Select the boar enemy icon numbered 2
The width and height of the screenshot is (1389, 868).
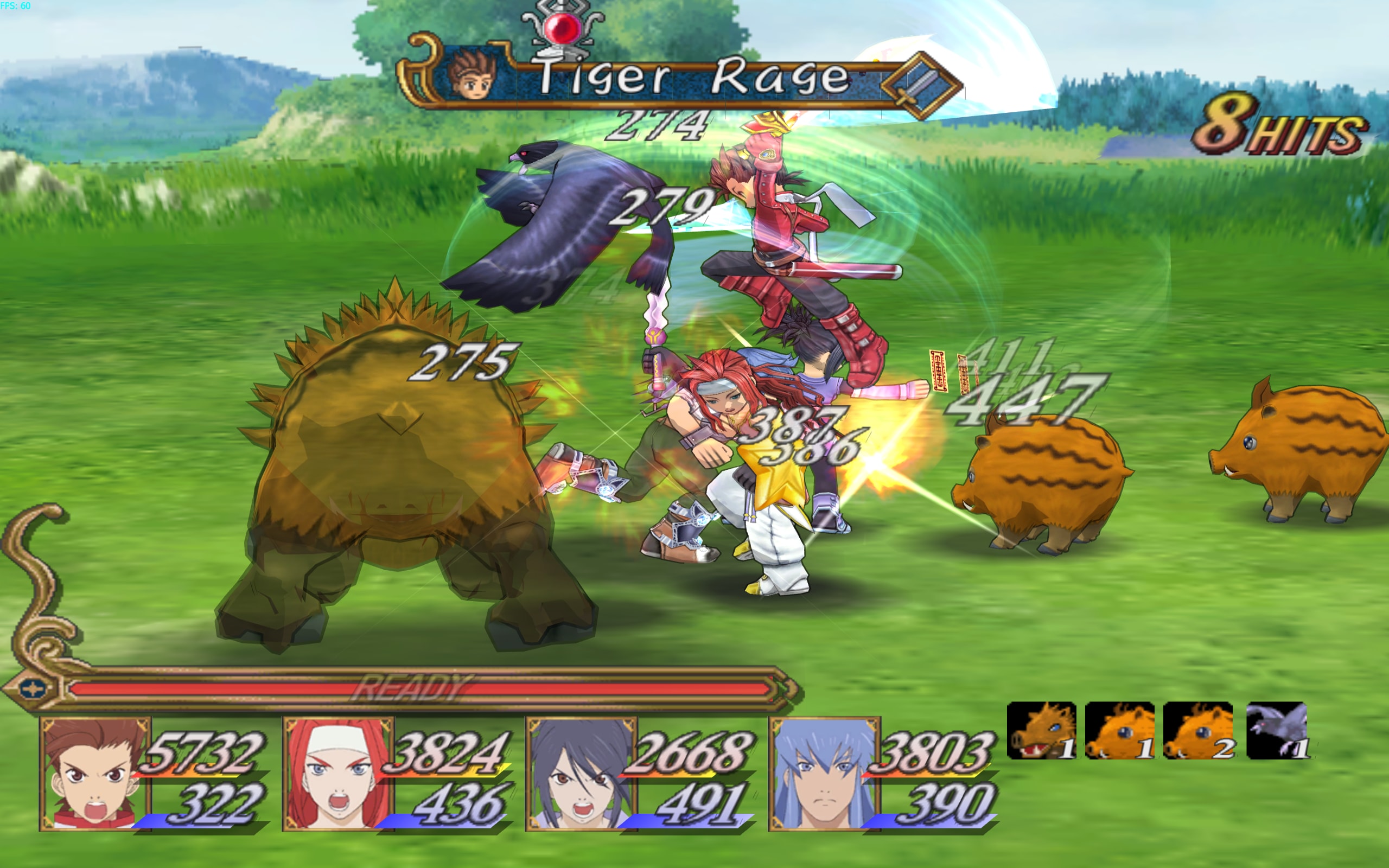point(1198,731)
